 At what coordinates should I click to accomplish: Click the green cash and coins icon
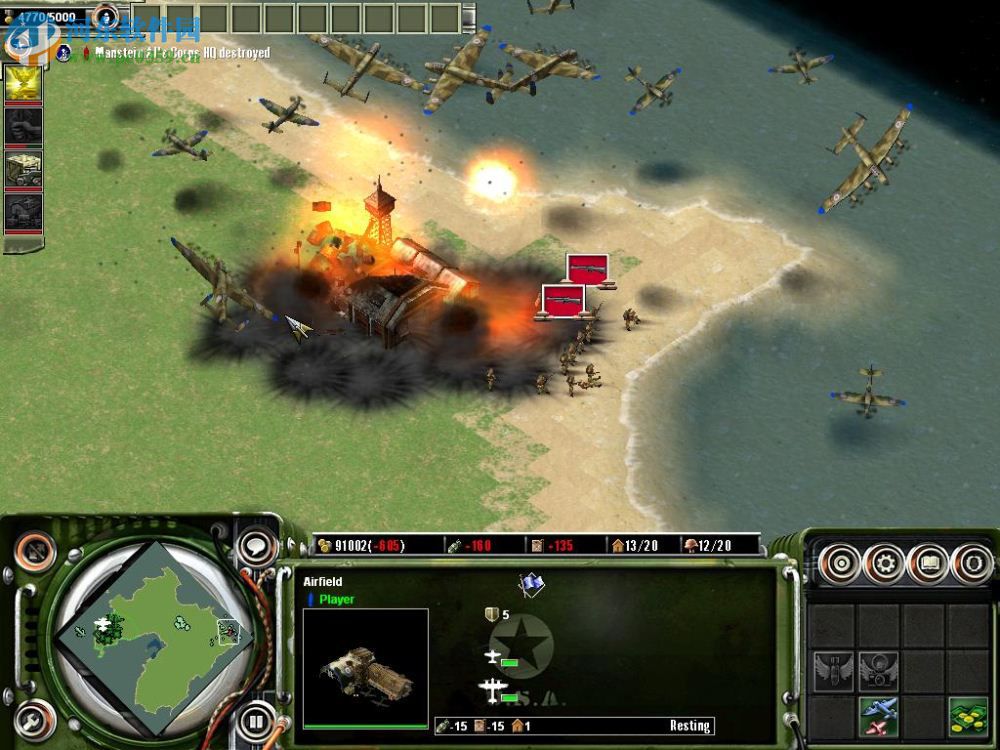click(967, 716)
